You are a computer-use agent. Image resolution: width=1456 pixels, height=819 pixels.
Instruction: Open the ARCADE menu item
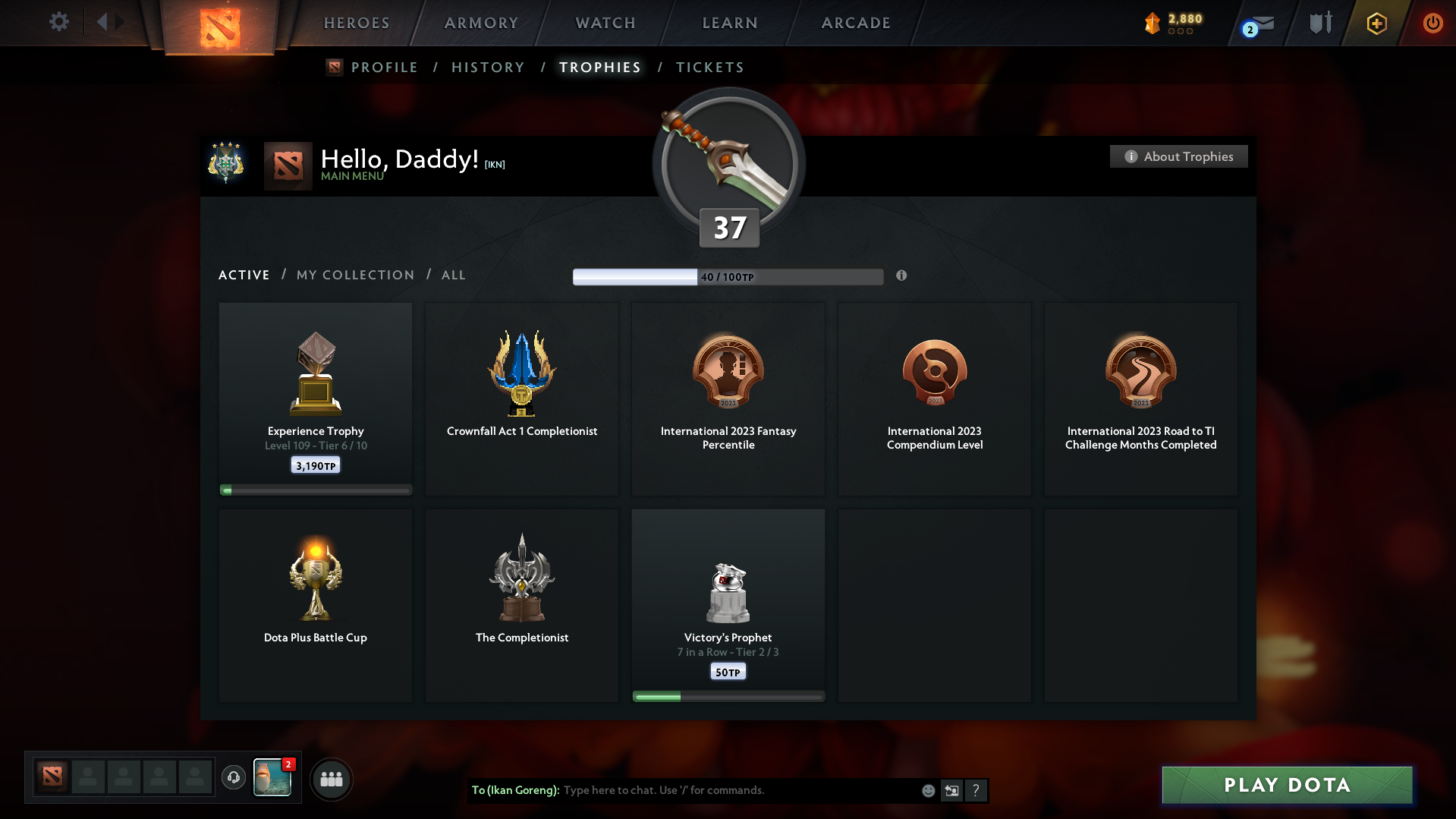pyautogui.click(x=855, y=23)
